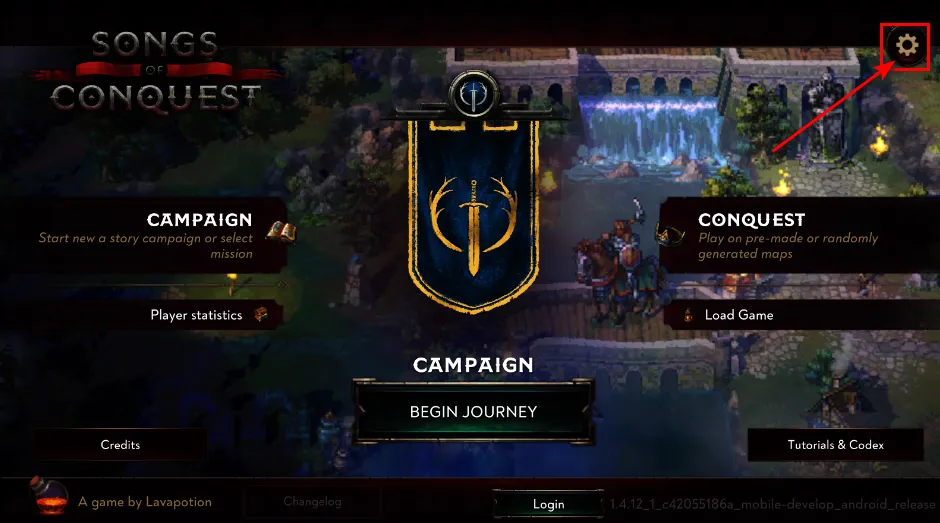
Task: Open Tutorials & Codex
Action: [x=835, y=445]
